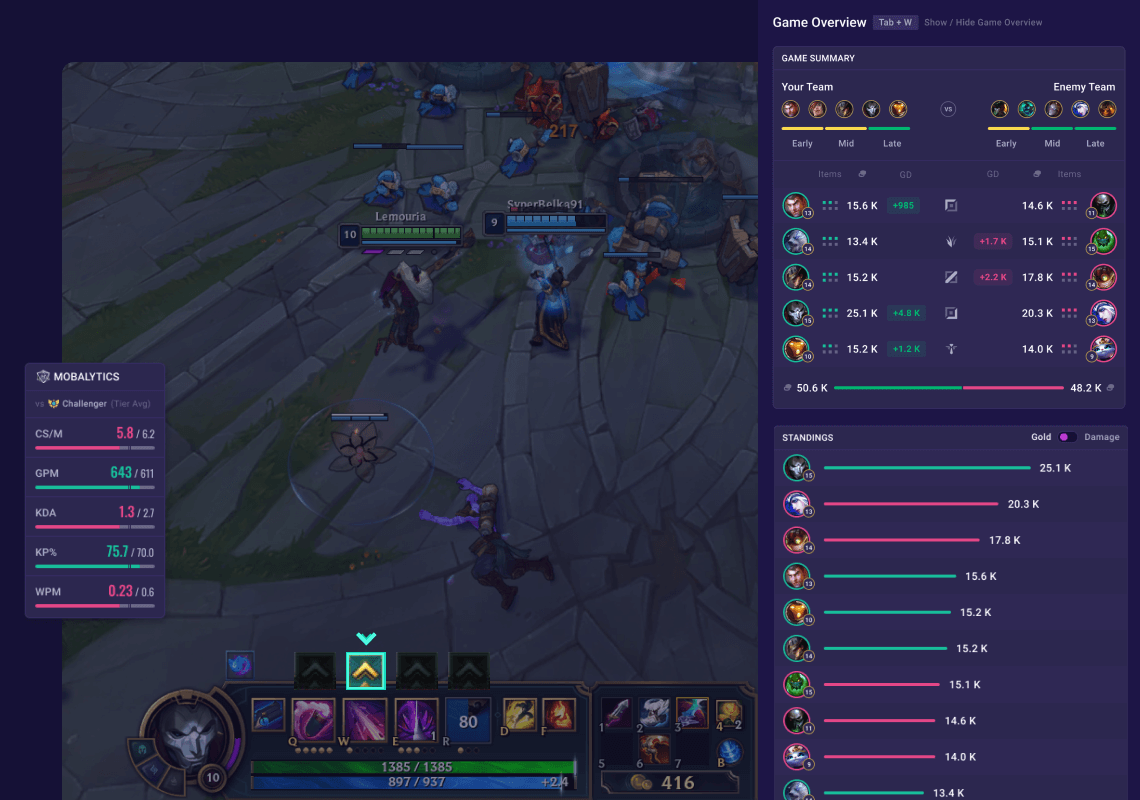
Task: Activate the blue recall B button
Action: [x=730, y=752]
